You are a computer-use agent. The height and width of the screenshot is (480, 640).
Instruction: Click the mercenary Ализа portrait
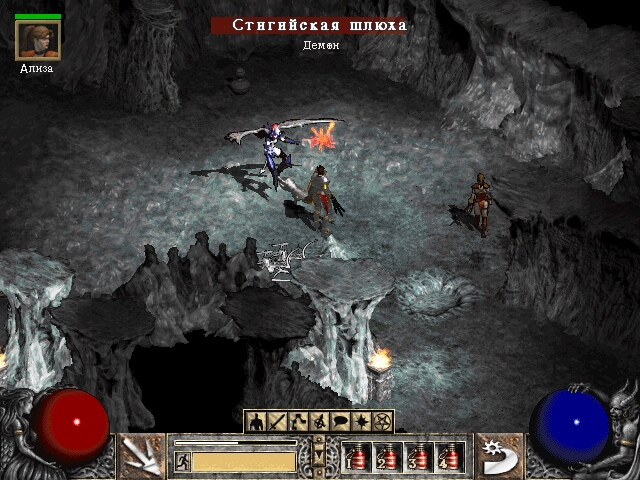click(x=38, y=40)
